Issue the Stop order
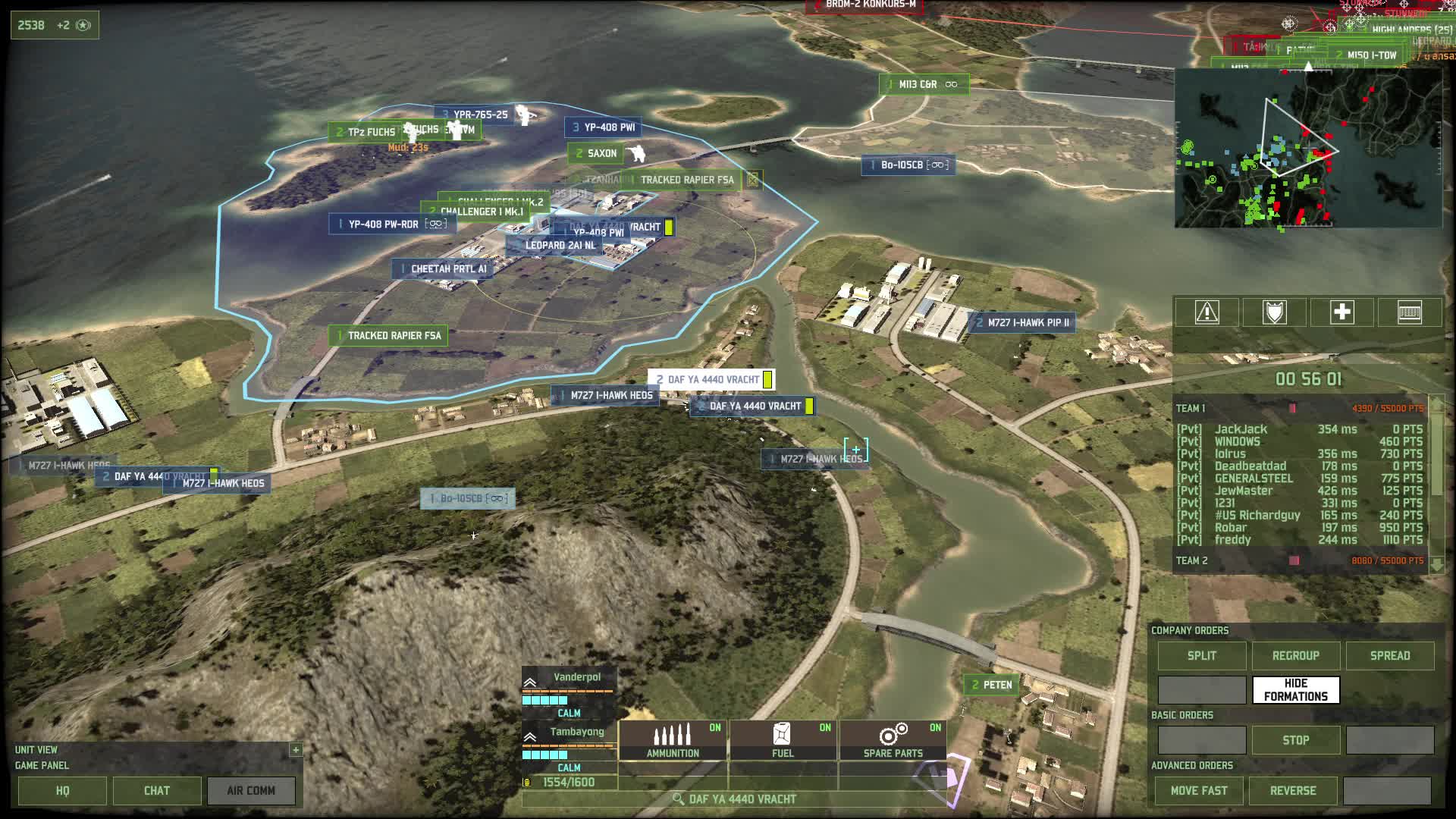 pyautogui.click(x=1295, y=740)
